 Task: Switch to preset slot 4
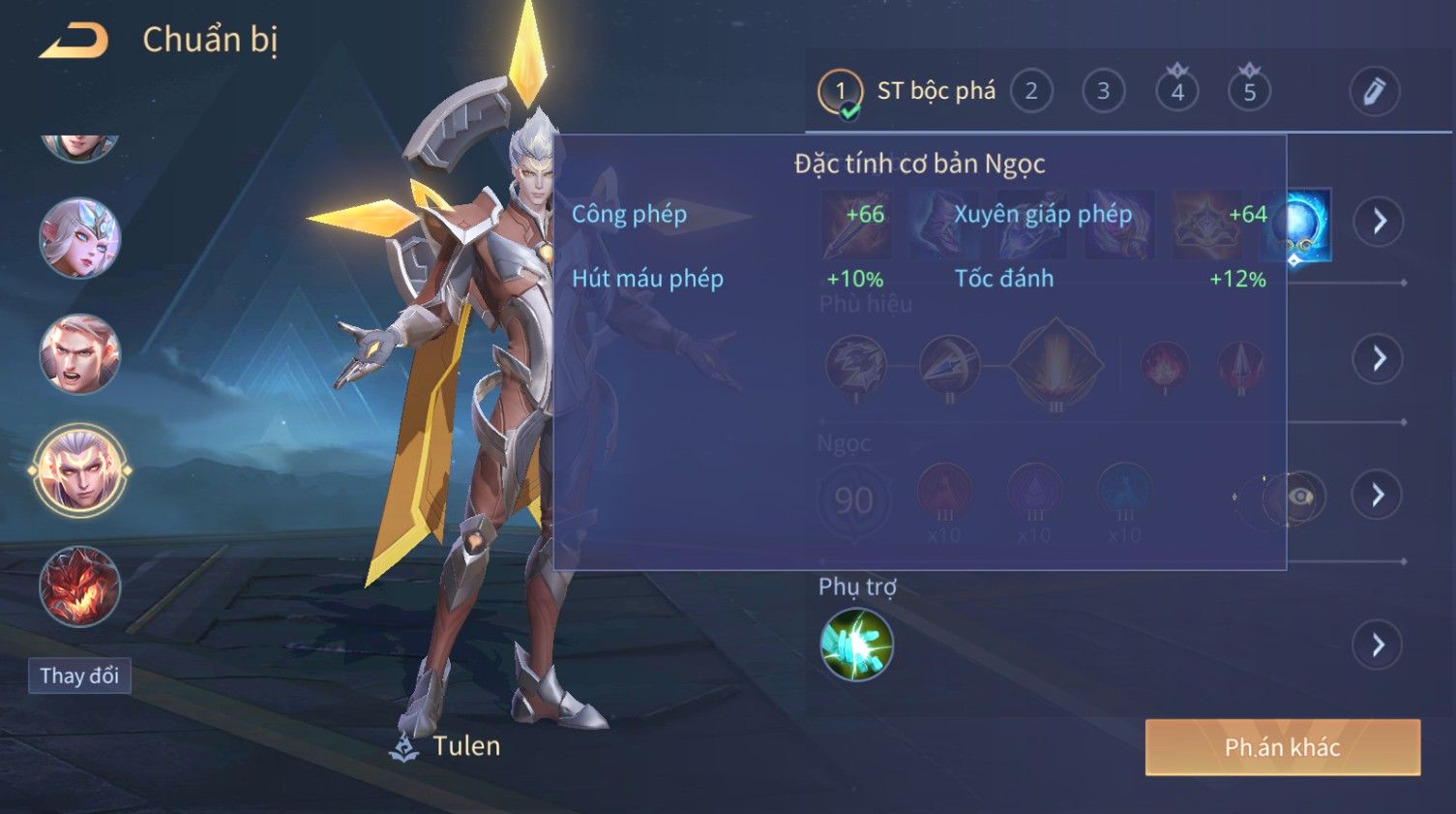tap(1177, 92)
